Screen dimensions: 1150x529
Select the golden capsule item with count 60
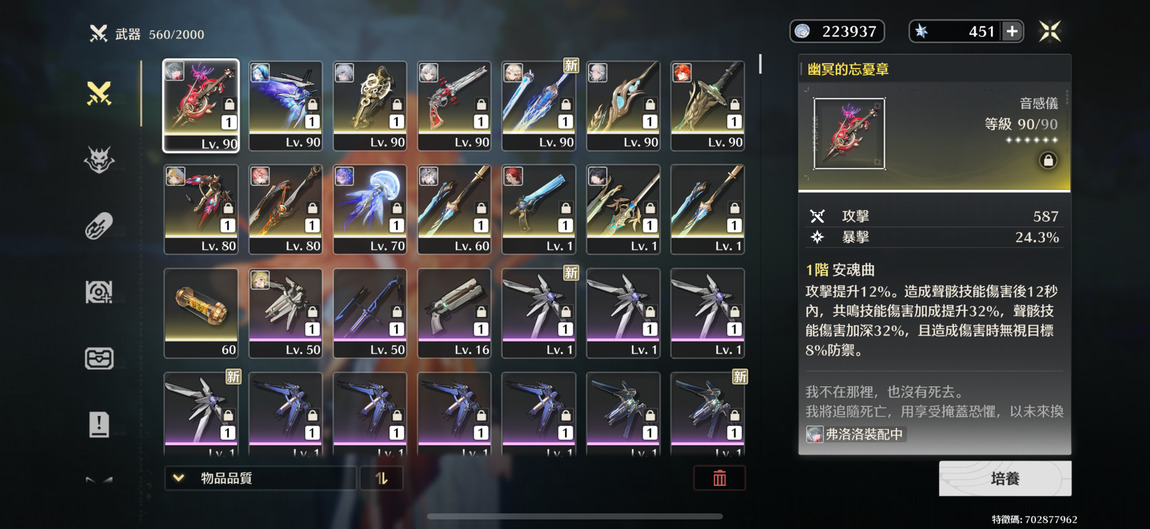pos(201,312)
